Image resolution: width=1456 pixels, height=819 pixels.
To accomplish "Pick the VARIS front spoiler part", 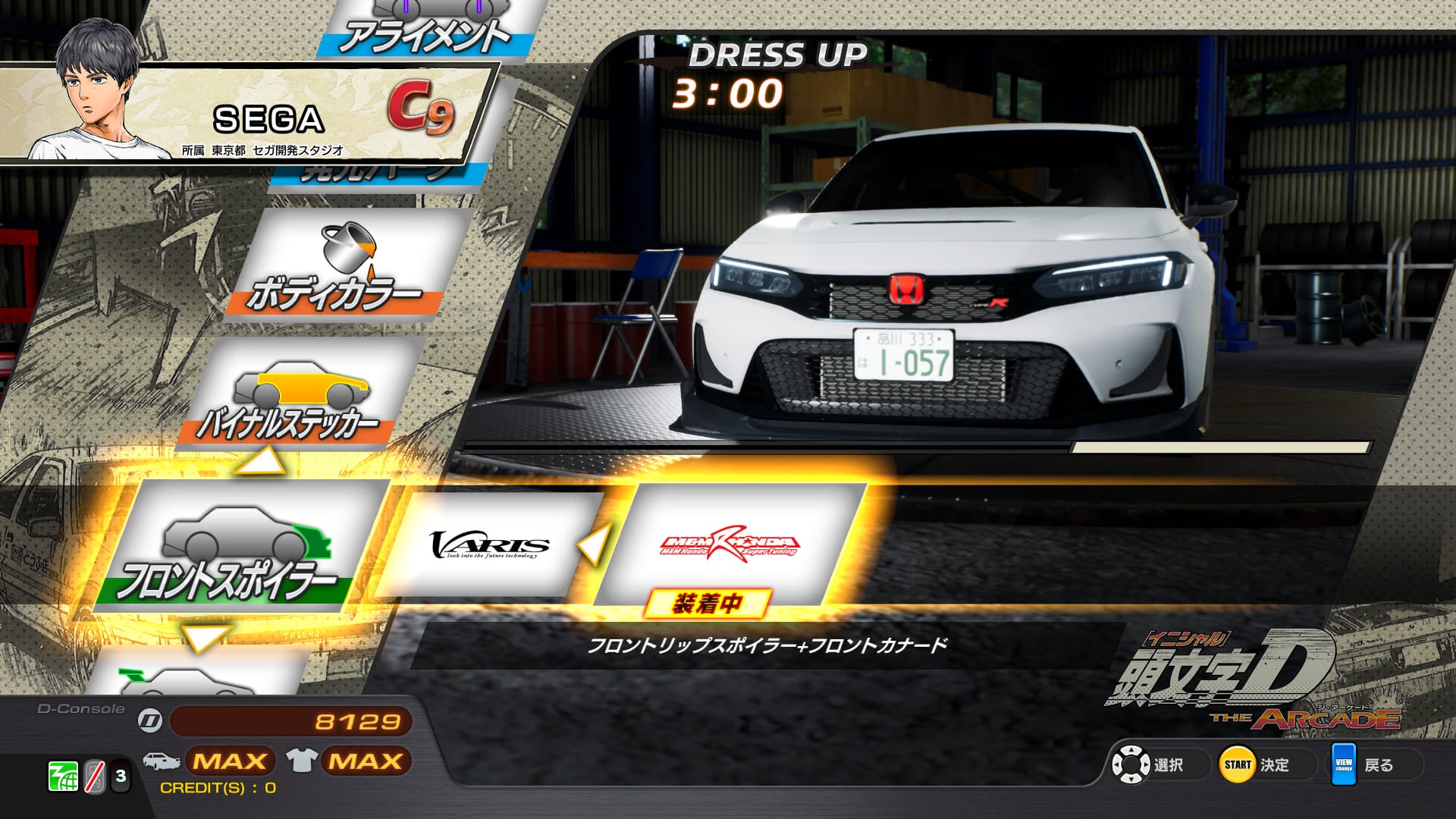I will coord(489,544).
